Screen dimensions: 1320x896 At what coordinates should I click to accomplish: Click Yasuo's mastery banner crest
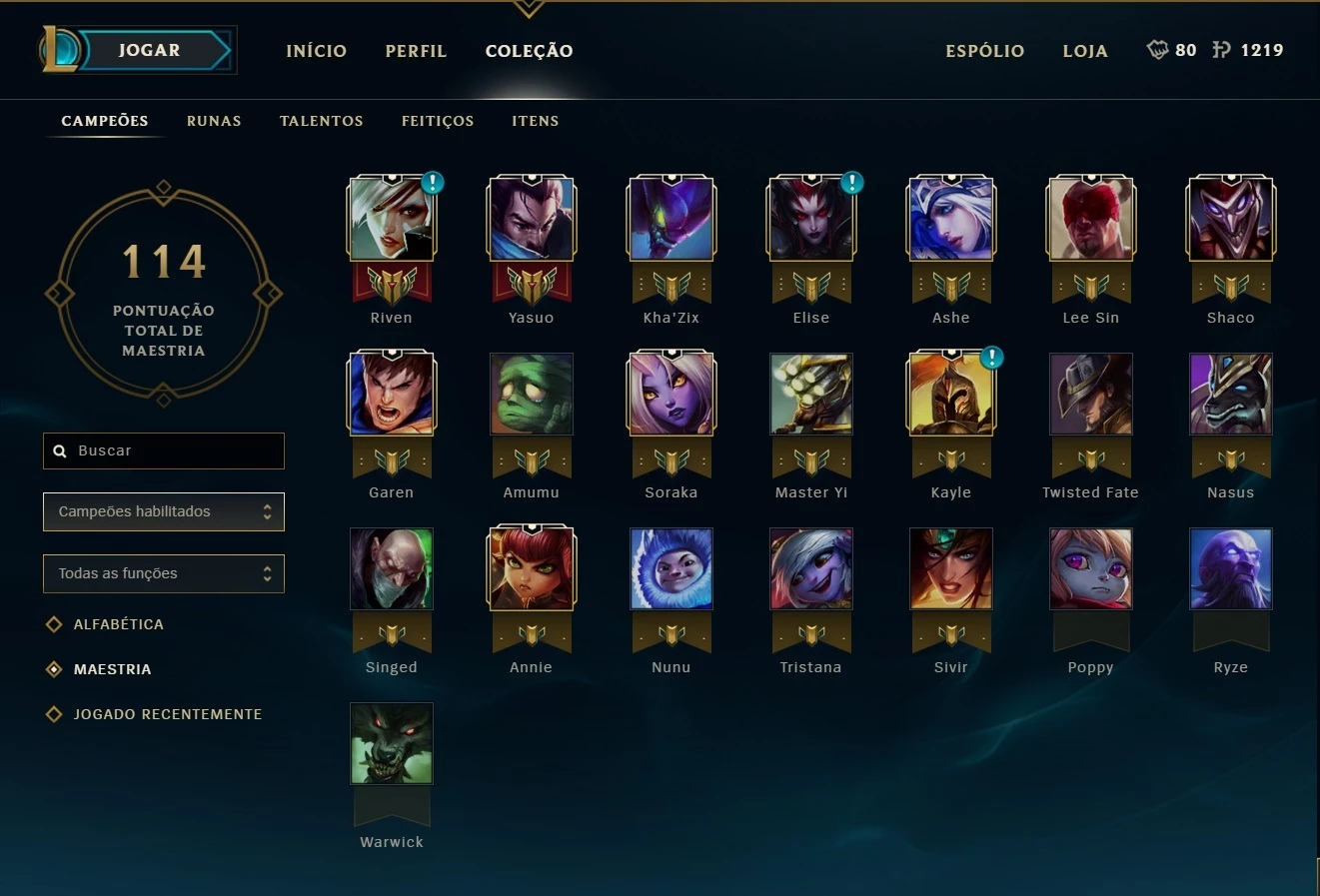pyautogui.click(x=531, y=283)
